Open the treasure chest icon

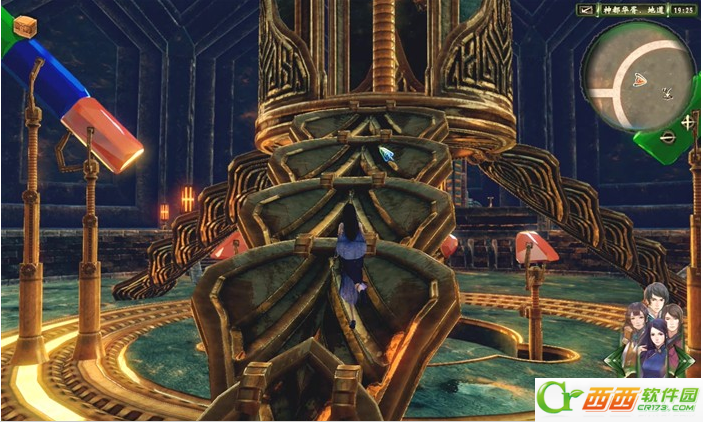click(x=25, y=26)
